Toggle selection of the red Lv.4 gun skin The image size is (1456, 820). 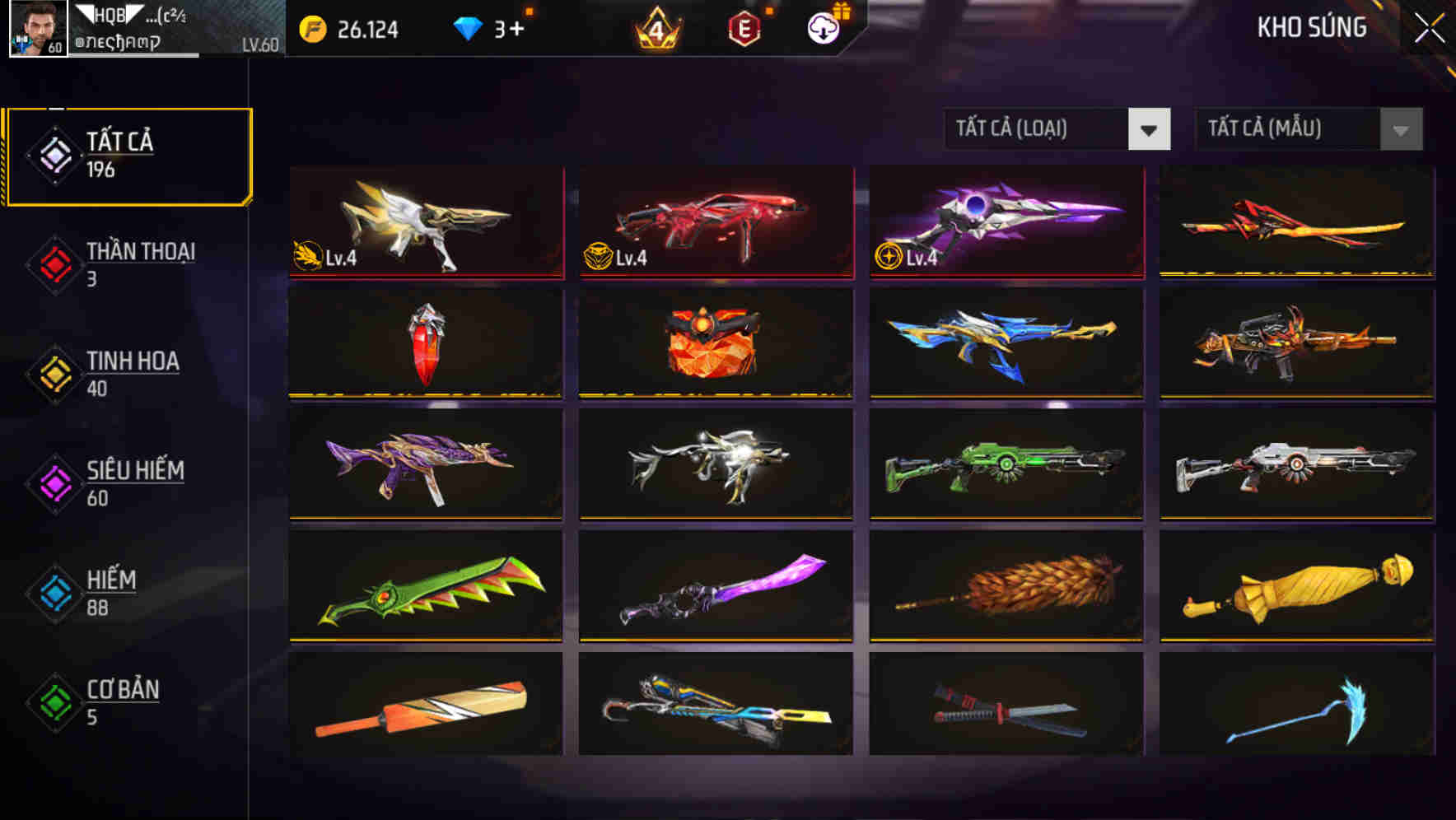(715, 222)
